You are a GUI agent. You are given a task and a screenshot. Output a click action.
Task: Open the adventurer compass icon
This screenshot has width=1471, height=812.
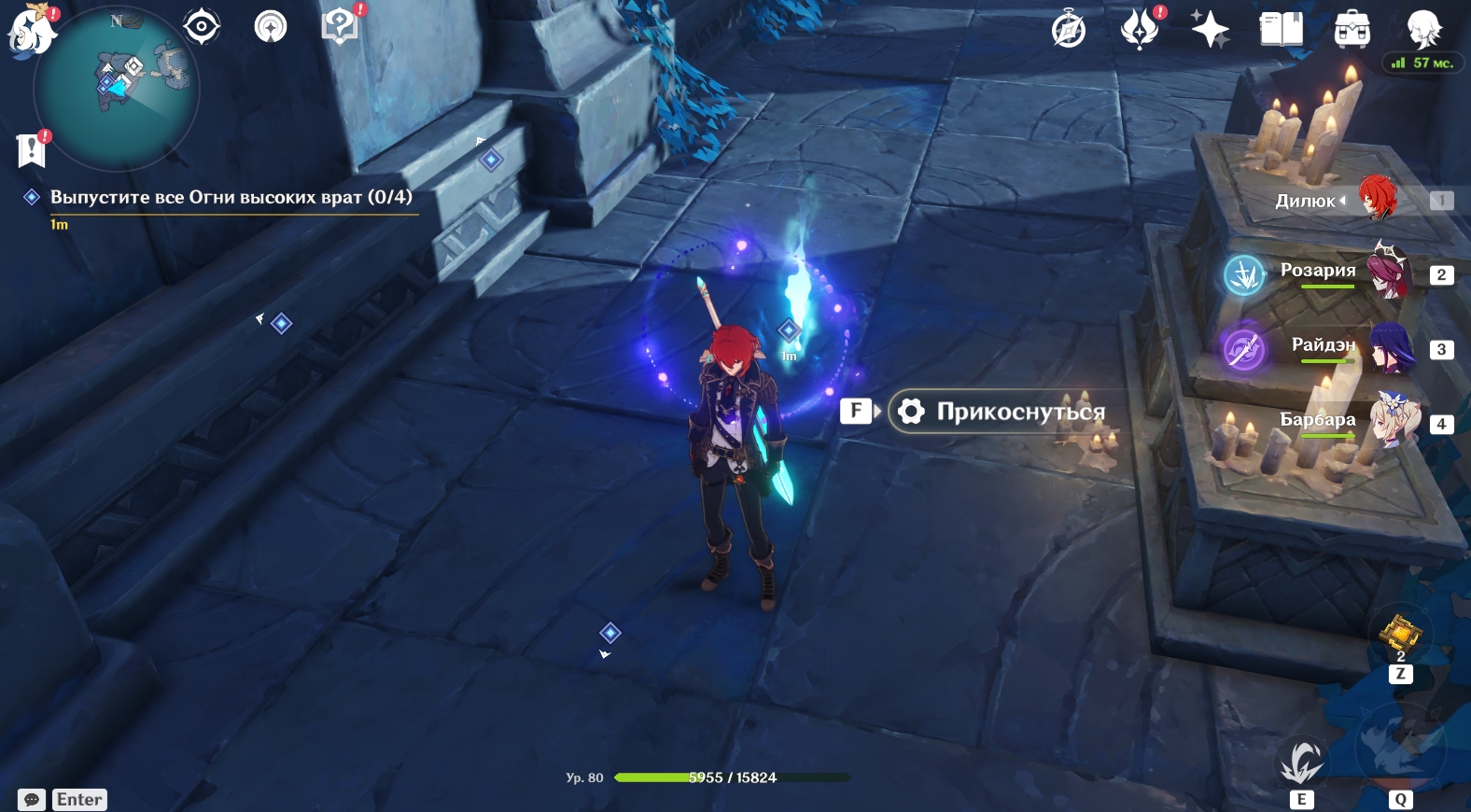[1069, 30]
